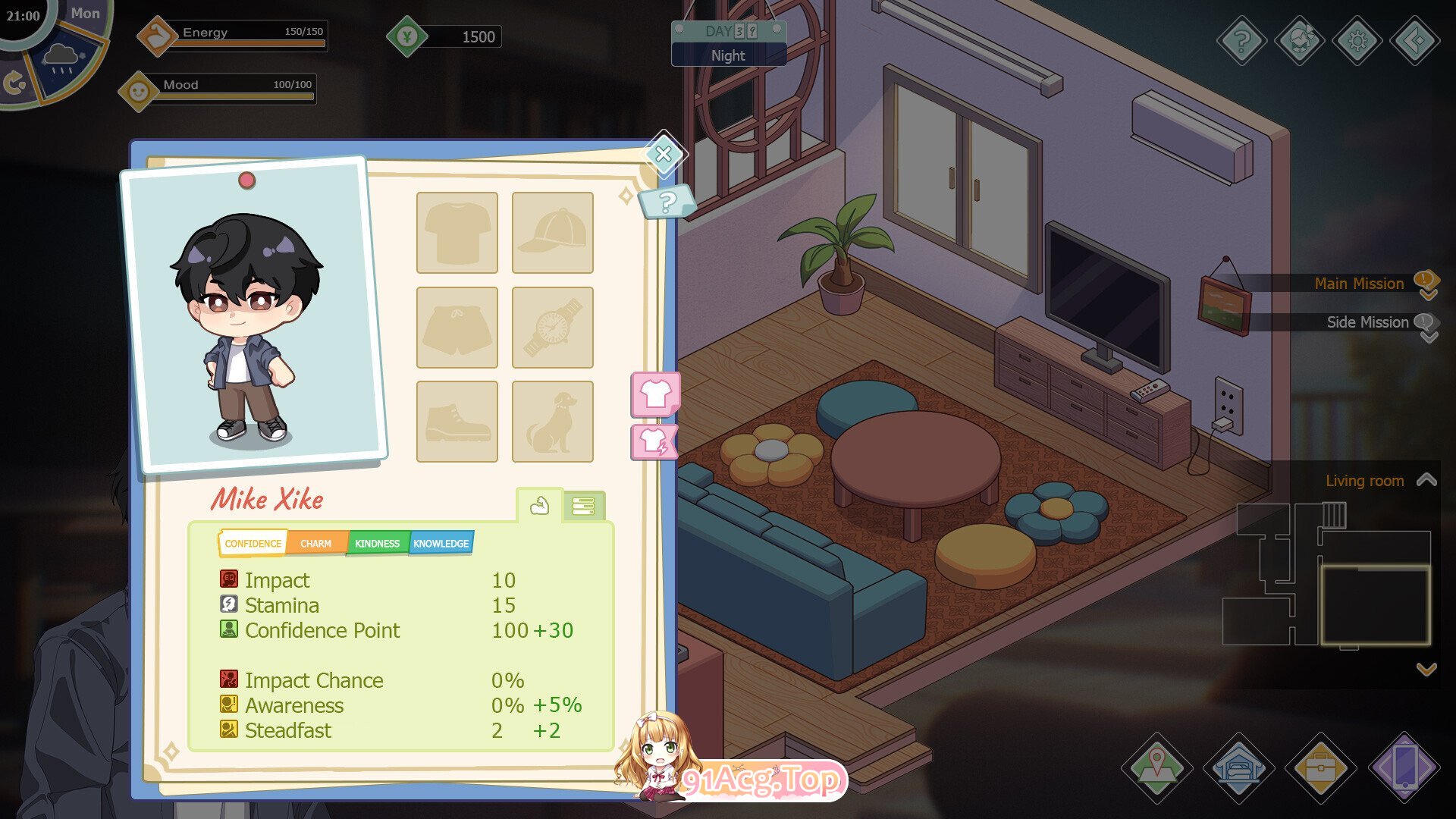The image size is (1456, 819).
Task: Select the shirt equipment slot
Action: tap(457, 233)
